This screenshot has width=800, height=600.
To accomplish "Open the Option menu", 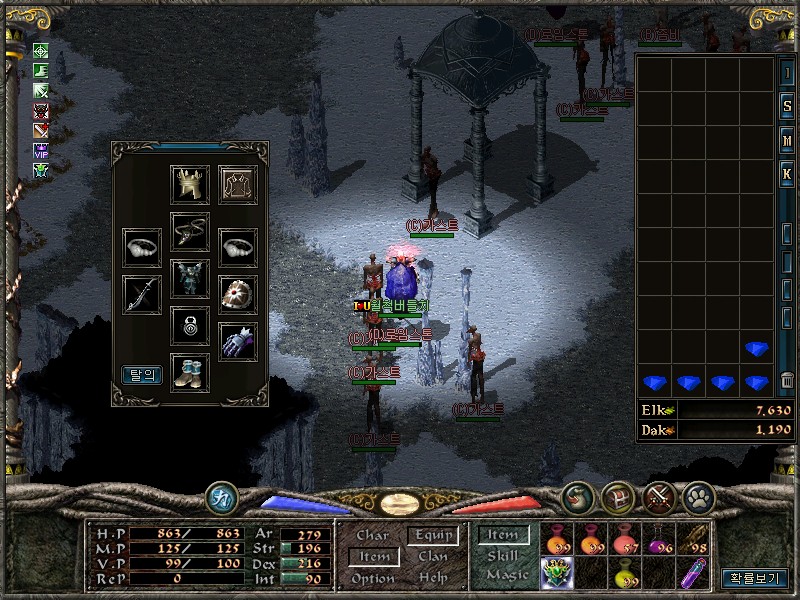I will click(372, 579).
